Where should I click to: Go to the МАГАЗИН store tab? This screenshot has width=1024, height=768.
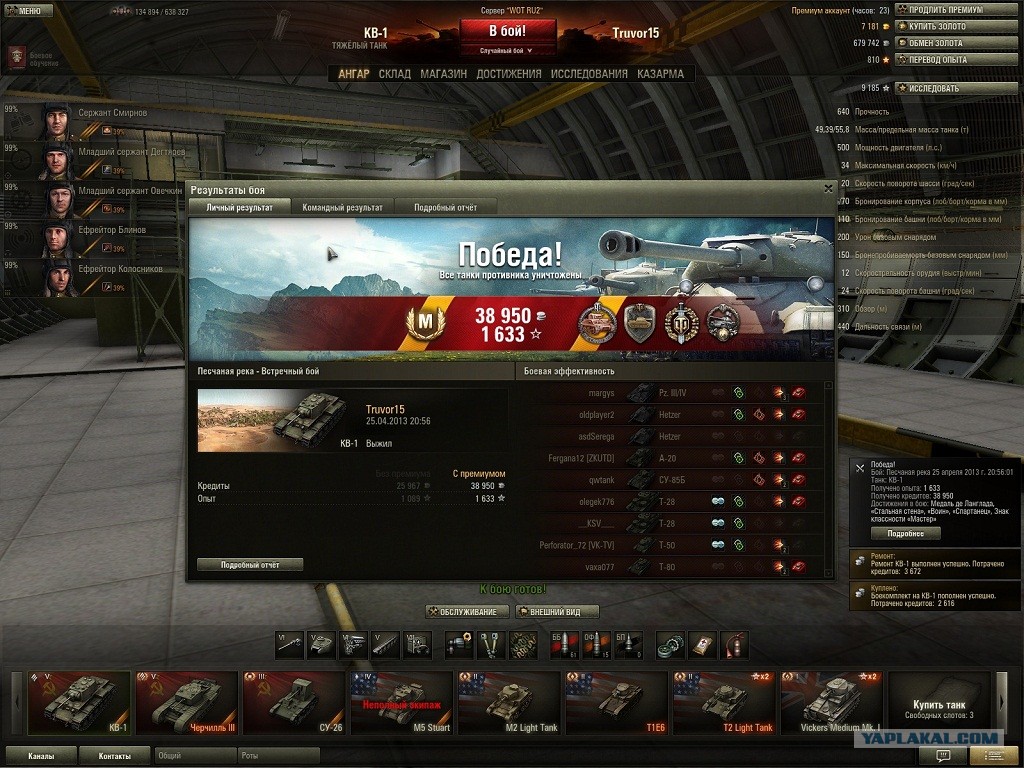point(443,74)
